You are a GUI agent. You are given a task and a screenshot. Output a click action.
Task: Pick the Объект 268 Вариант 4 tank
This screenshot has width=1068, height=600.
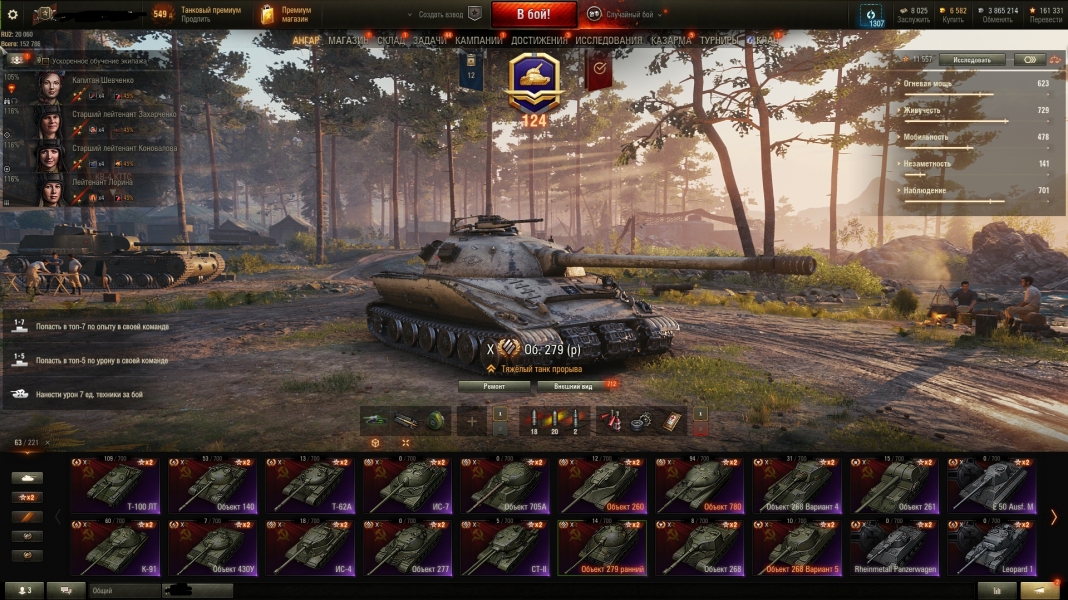click(798, 486)
